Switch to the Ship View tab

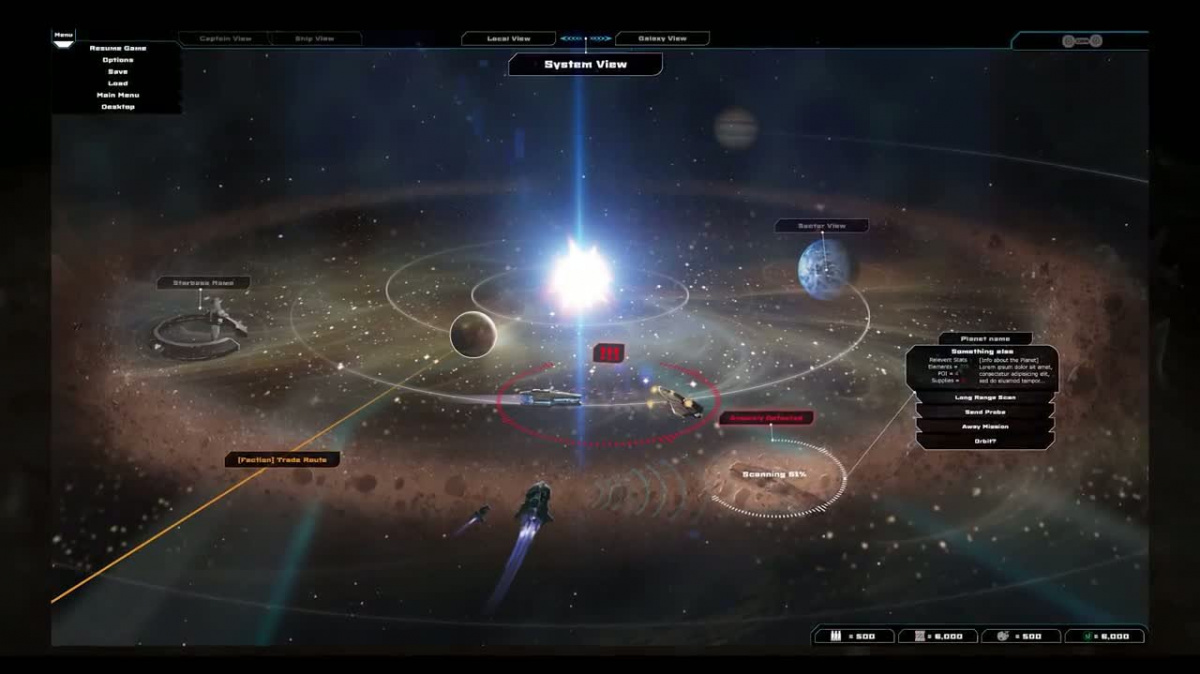tap(315, 39)
